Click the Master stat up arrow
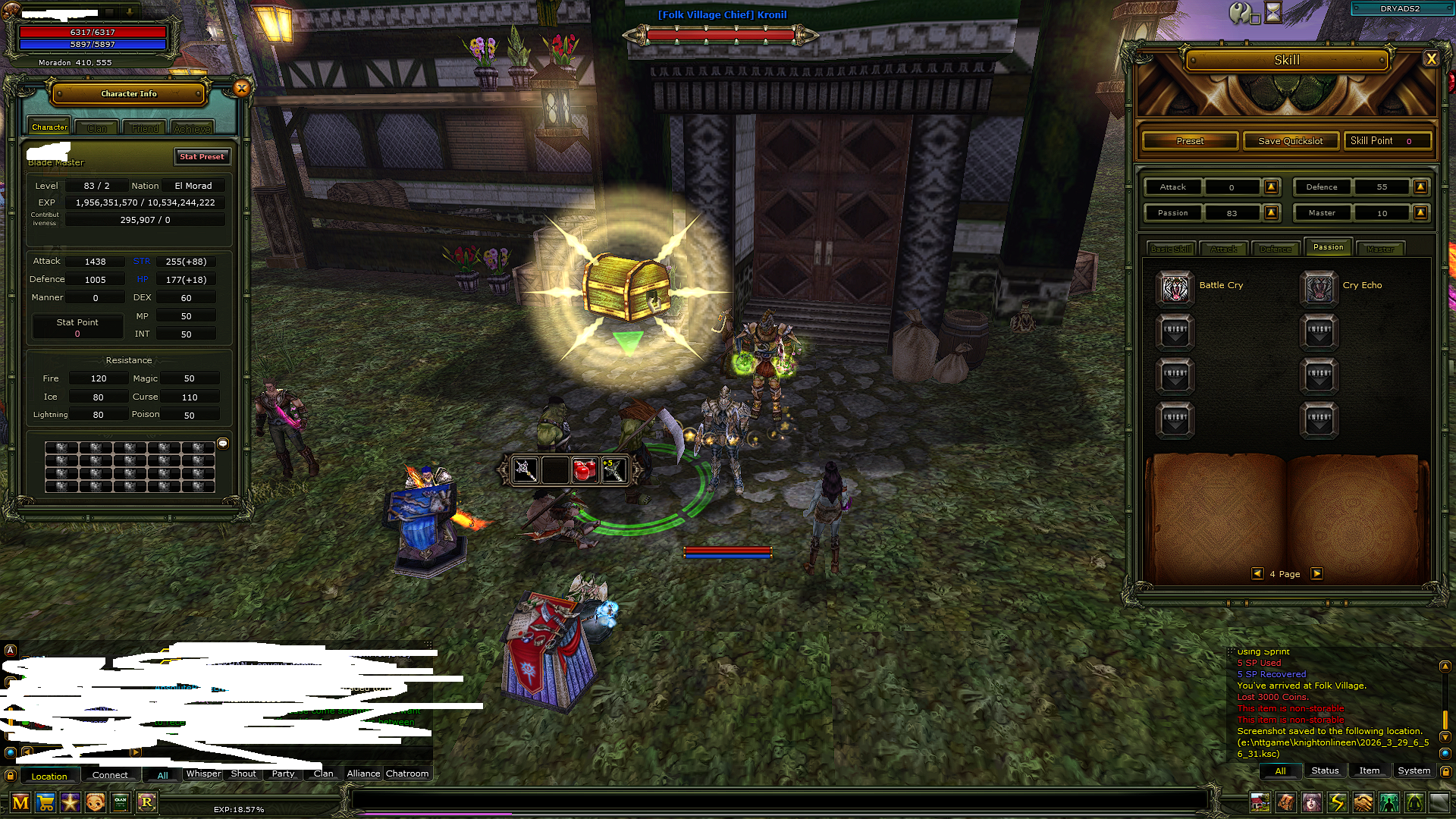 click(1421, 213)
